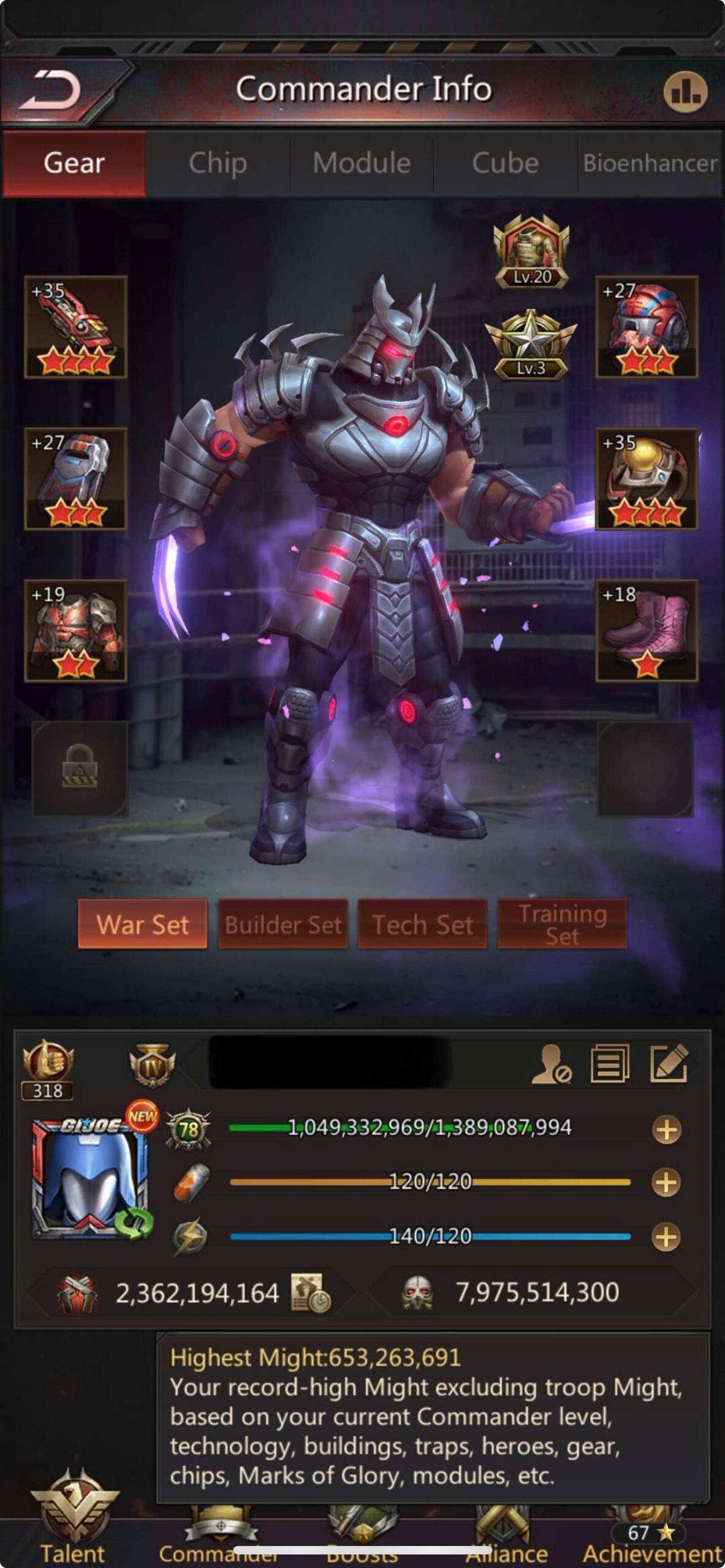Open the statistics chart icon
Image resolution: width=725 pixels, height=1568 pixels.
coord(685,92)
